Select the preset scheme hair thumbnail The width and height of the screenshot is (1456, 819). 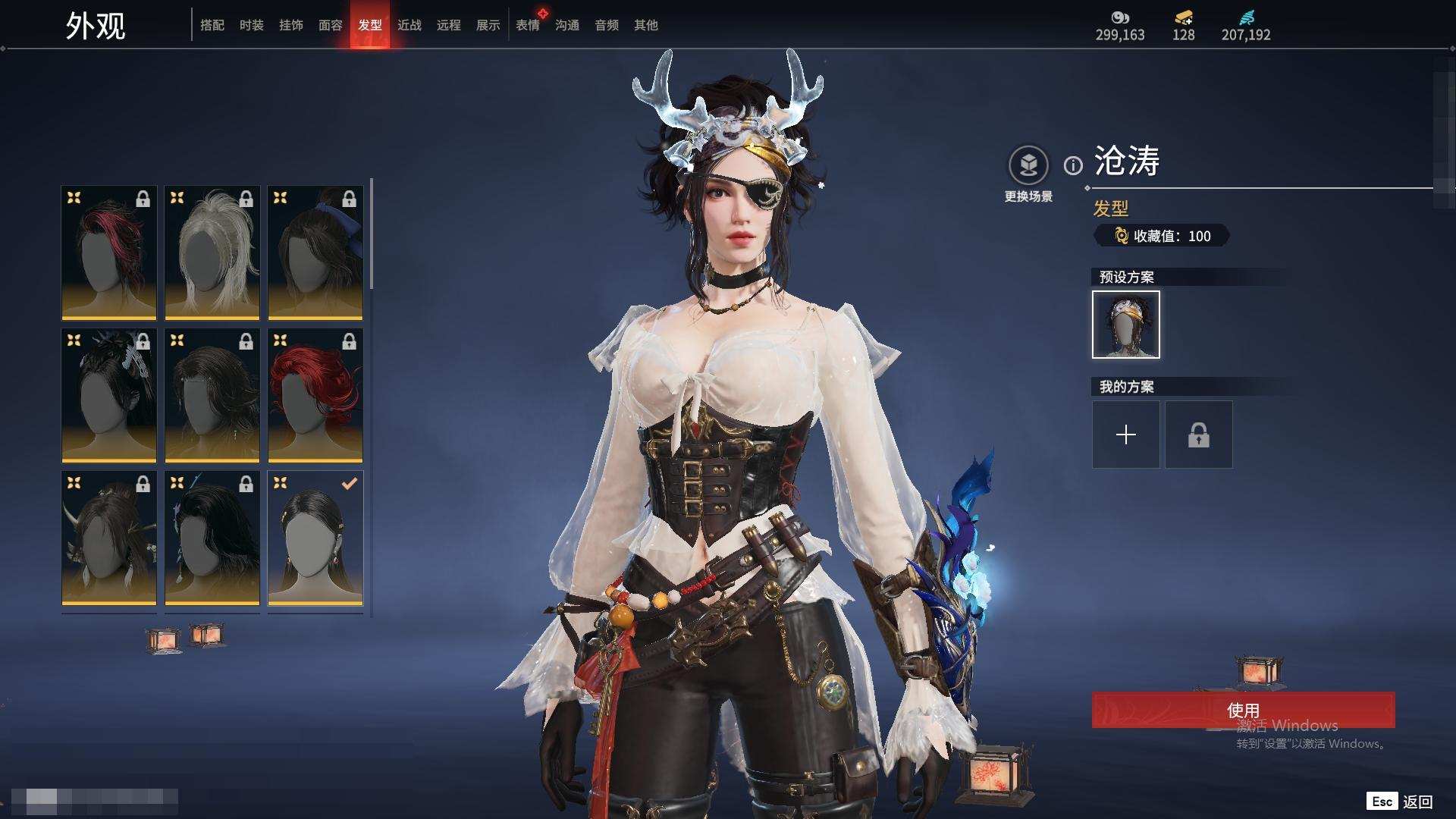[x=1125, y=325]
